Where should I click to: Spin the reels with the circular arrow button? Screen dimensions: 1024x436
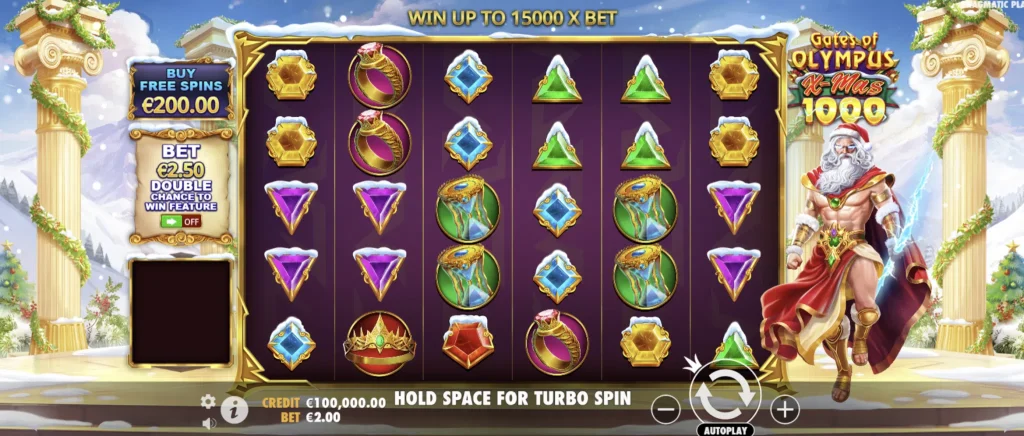[x=725, y=397]
